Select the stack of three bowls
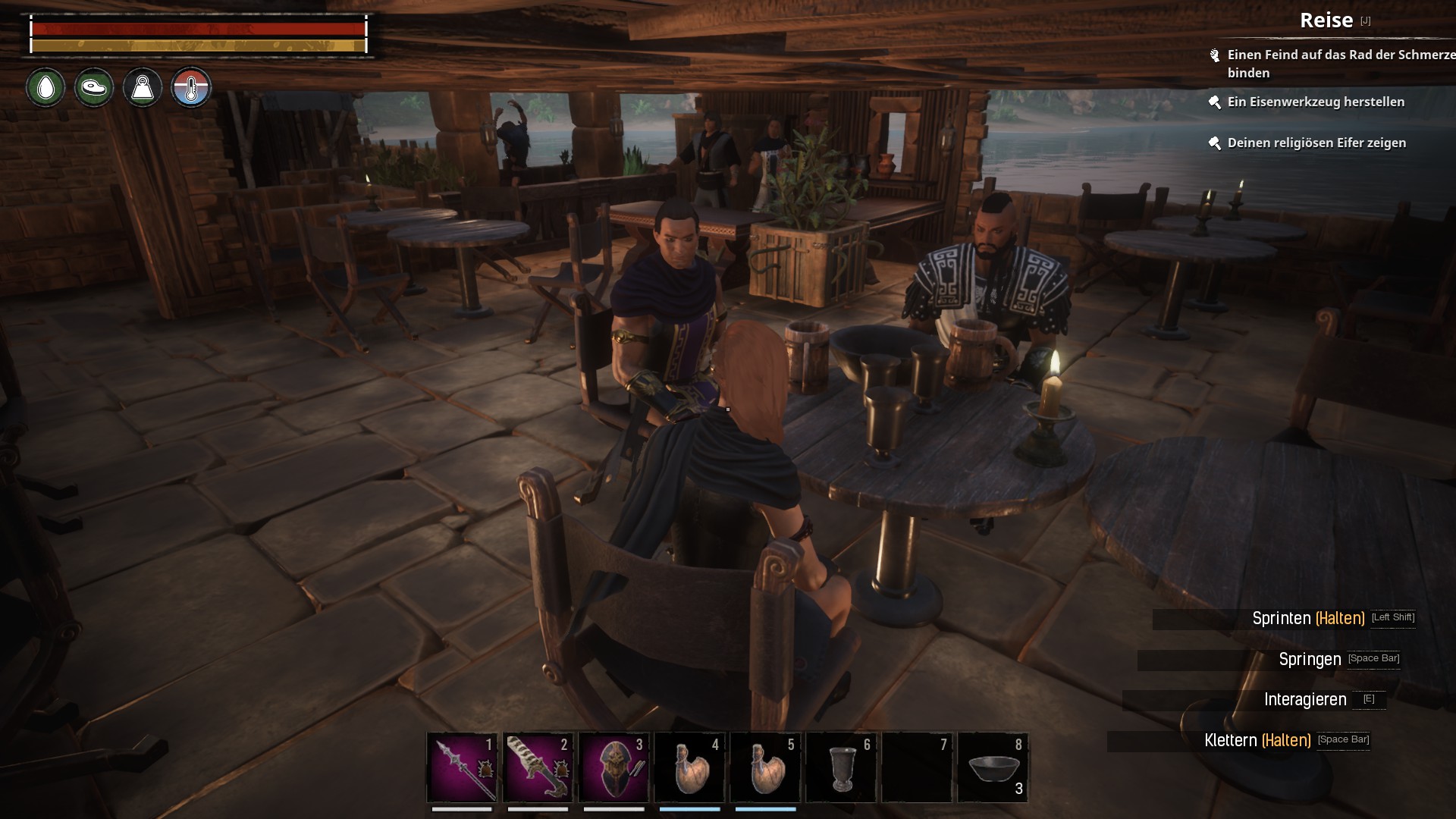 [993, 767]
